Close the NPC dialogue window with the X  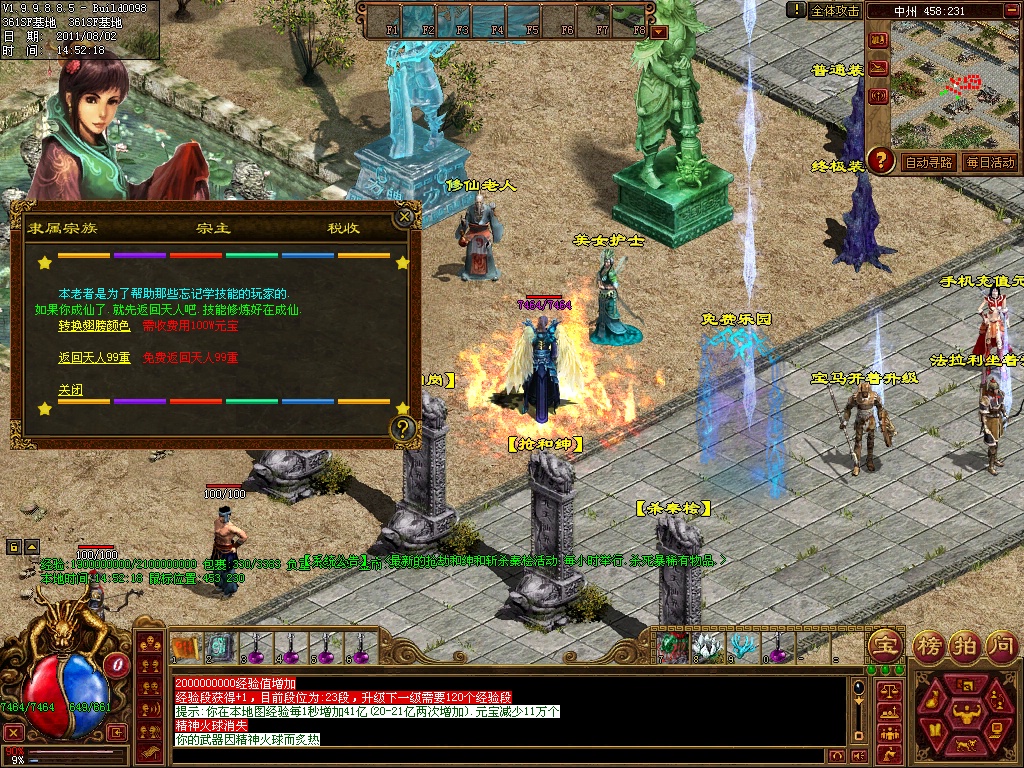[x=404, y=215]
